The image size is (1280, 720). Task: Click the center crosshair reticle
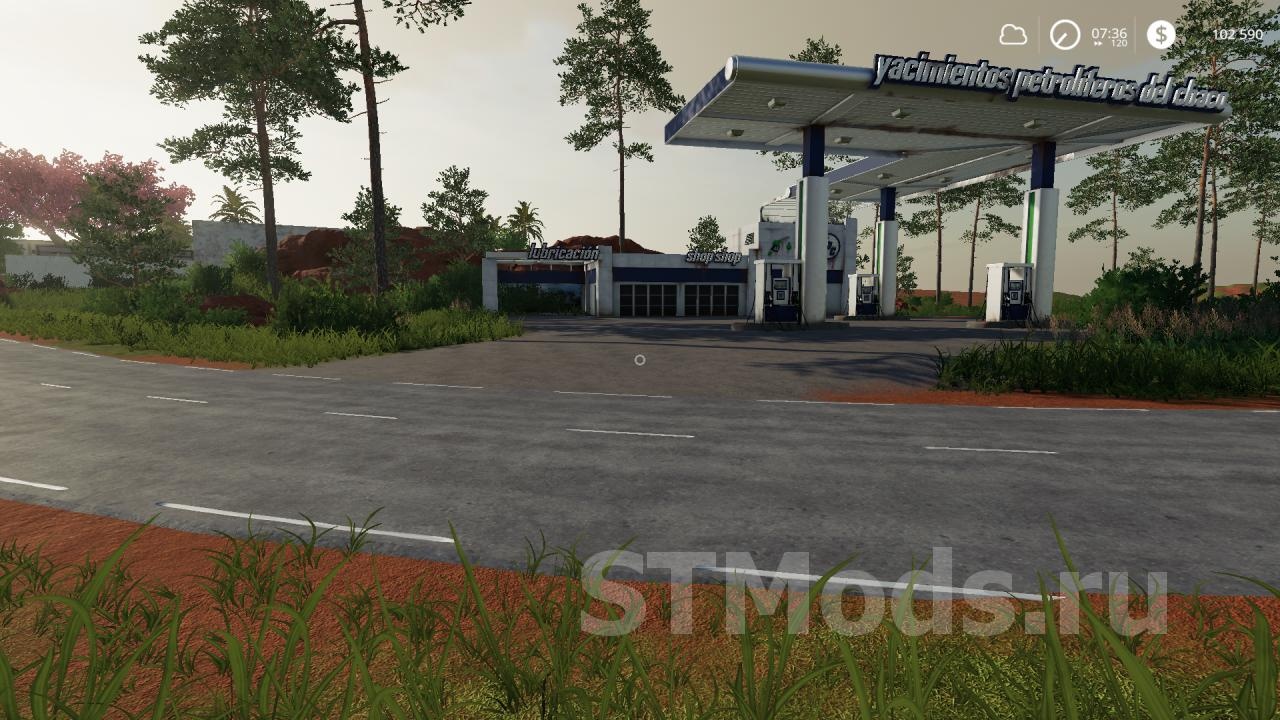[640, 358]
